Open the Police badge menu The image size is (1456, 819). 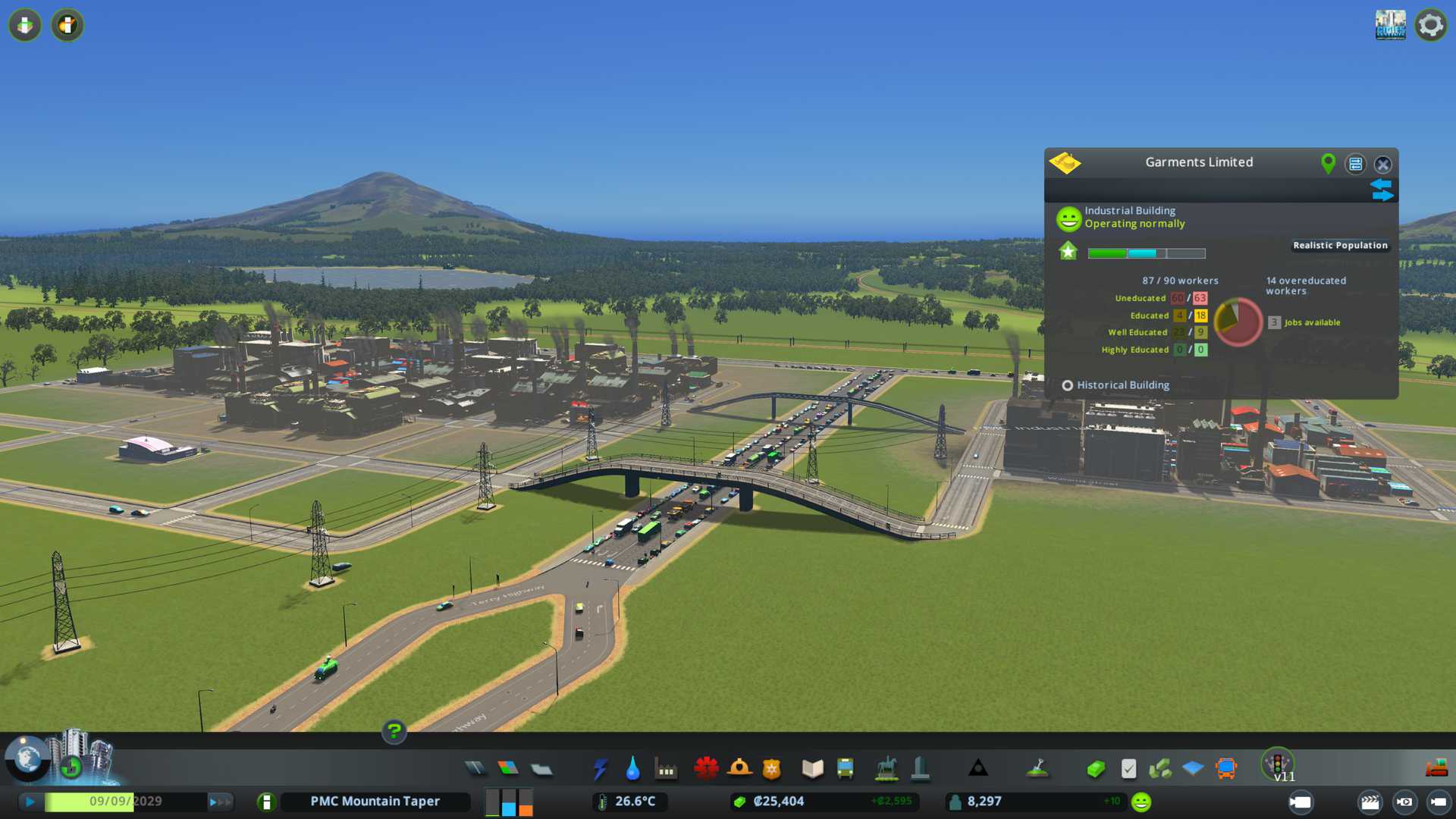(x=772, y=769)
